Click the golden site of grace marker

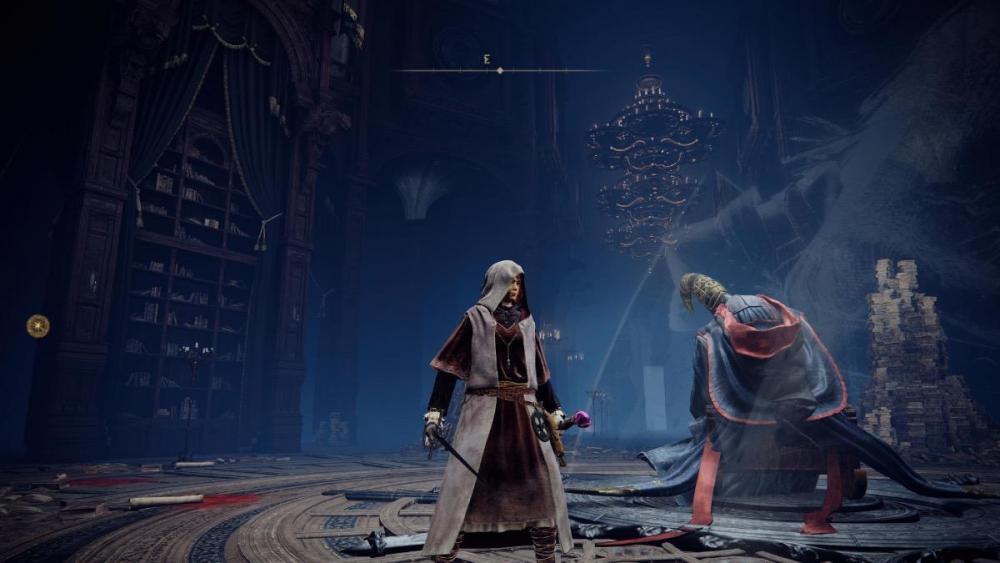click(38, 325)
